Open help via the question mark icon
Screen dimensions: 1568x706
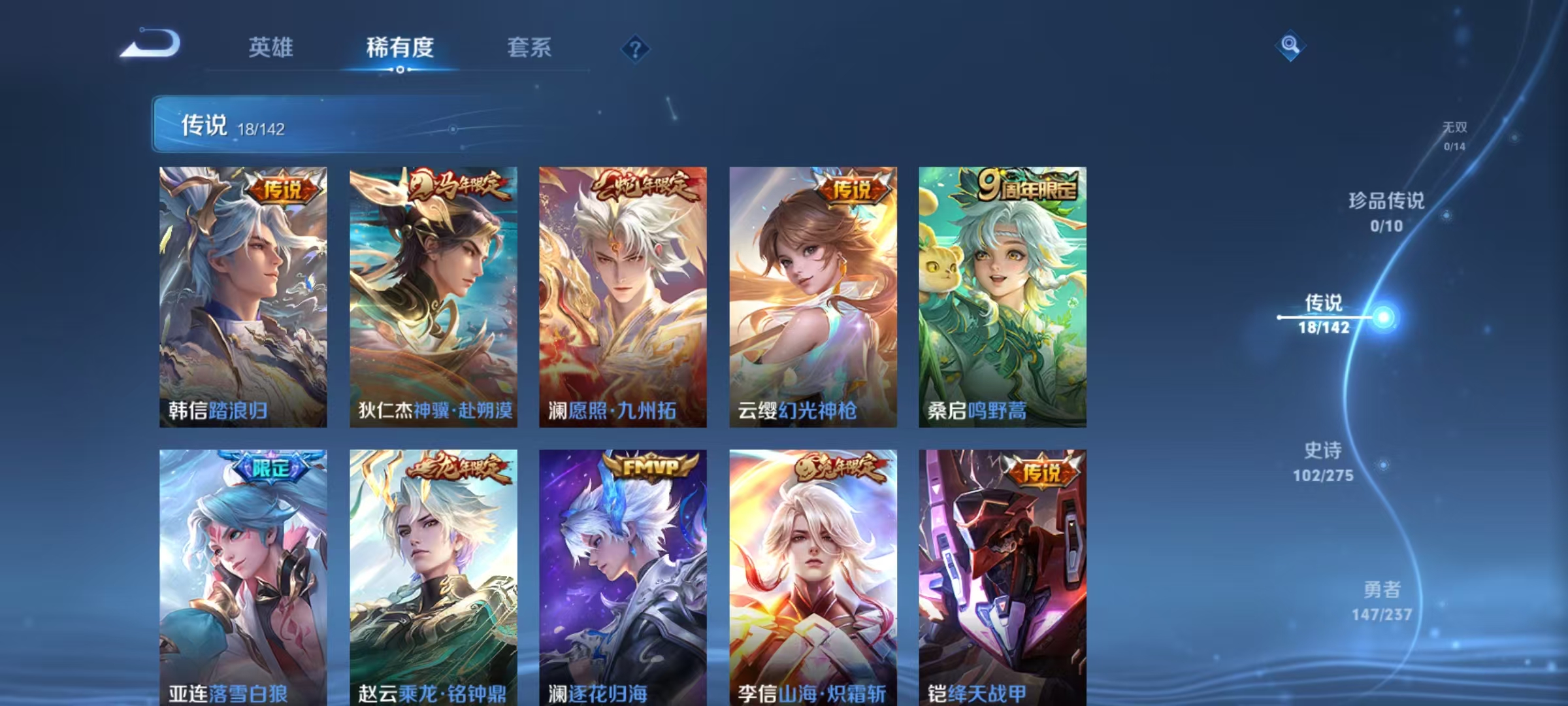(634, 48)
